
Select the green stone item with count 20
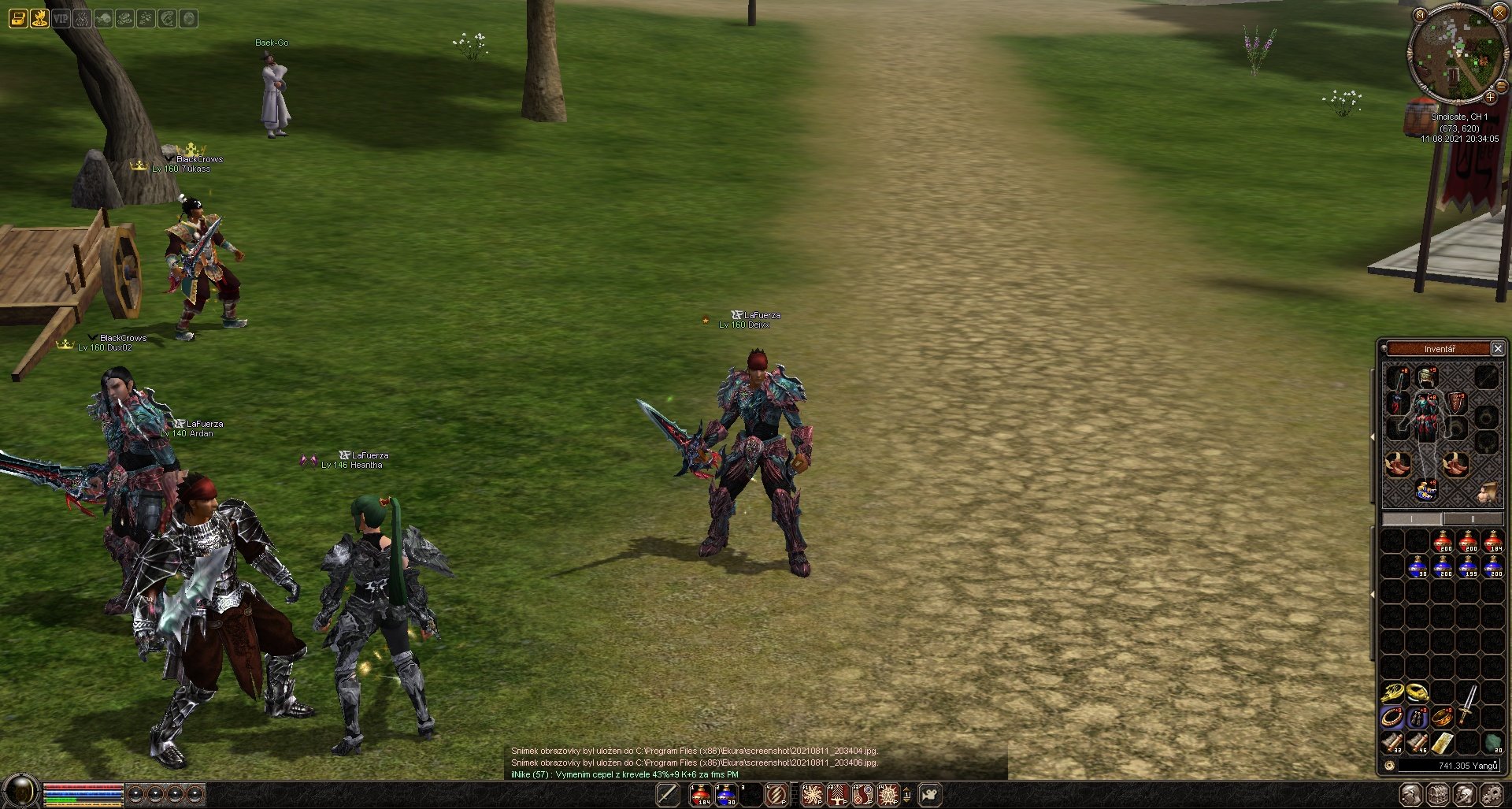(1492, 743)
